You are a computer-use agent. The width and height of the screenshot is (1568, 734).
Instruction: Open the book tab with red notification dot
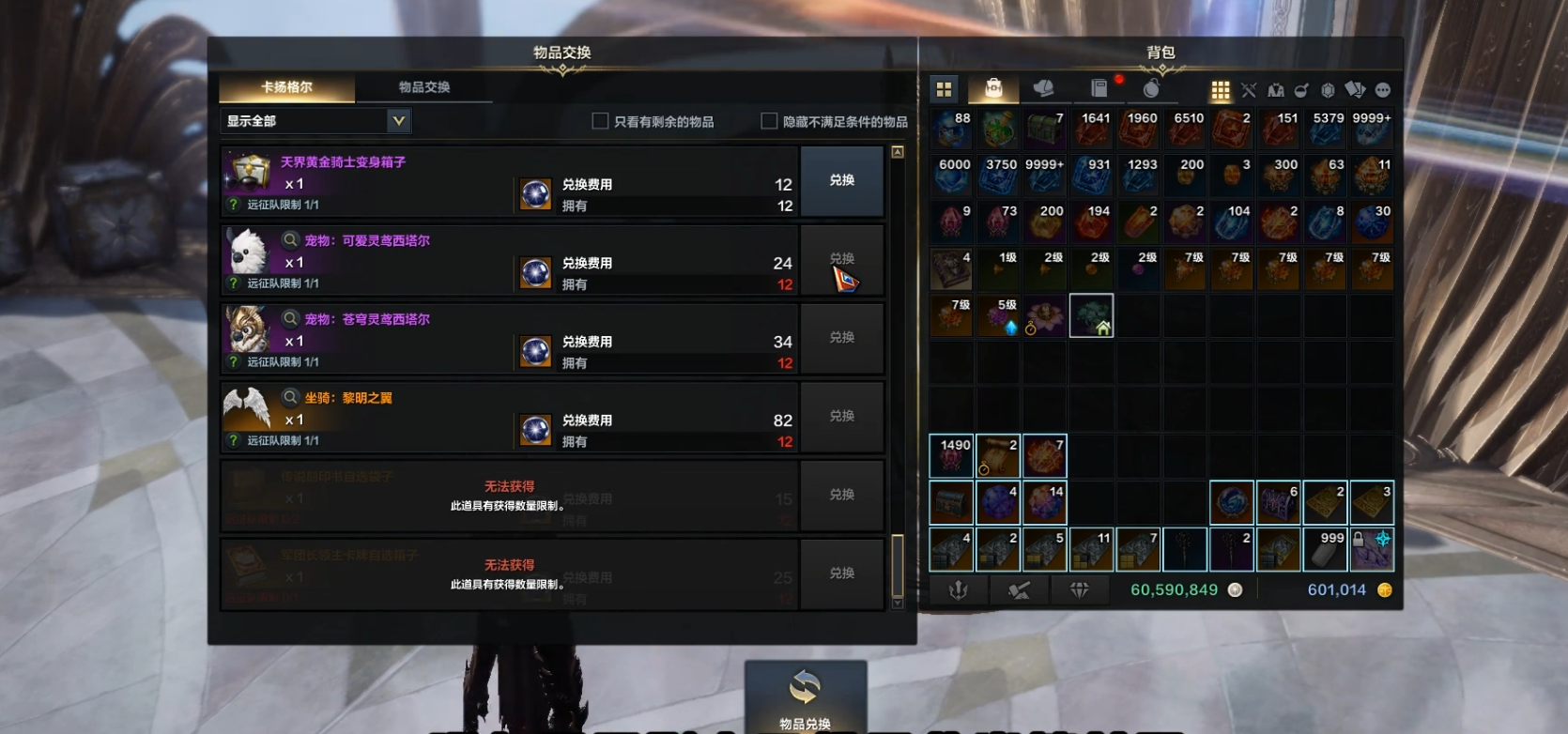tap(1099, 88)
